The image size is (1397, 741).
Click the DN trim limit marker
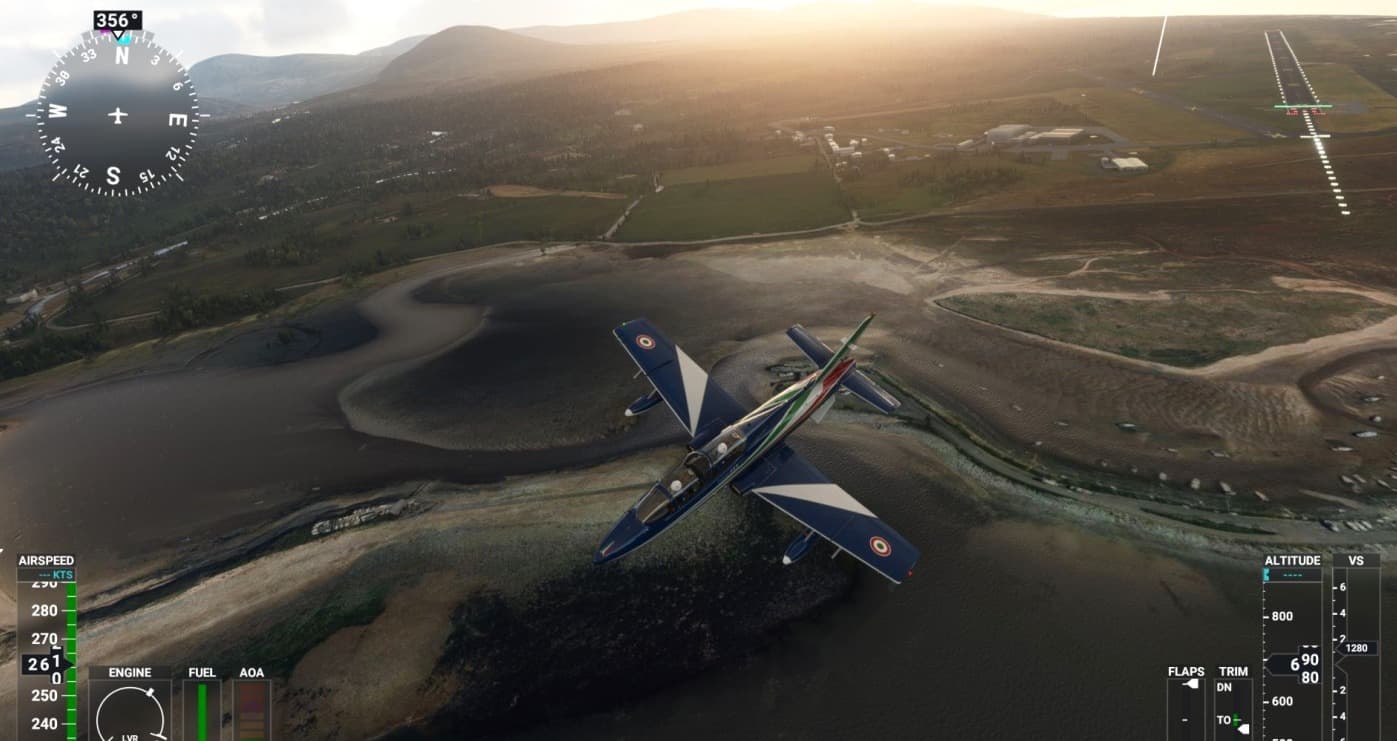[x=1227, y=688]
